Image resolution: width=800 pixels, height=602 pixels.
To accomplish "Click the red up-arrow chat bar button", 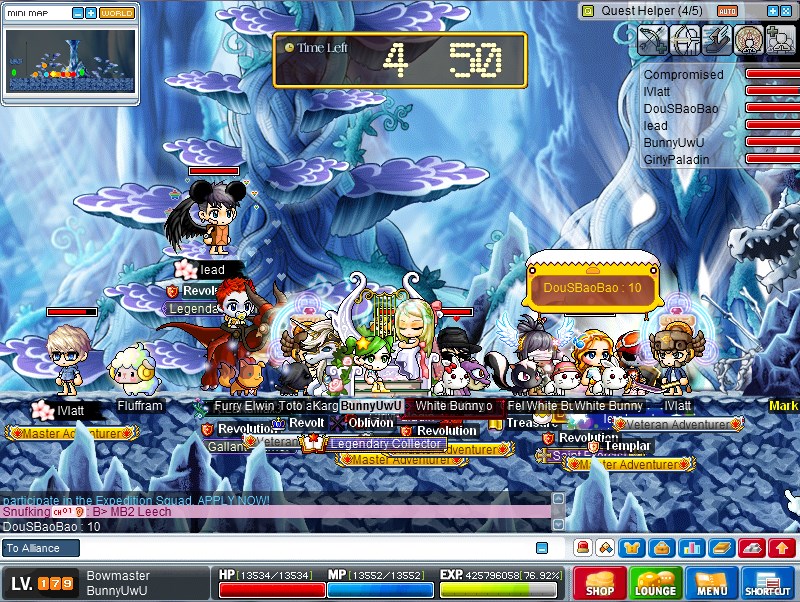I will click(x=781, y=548).
